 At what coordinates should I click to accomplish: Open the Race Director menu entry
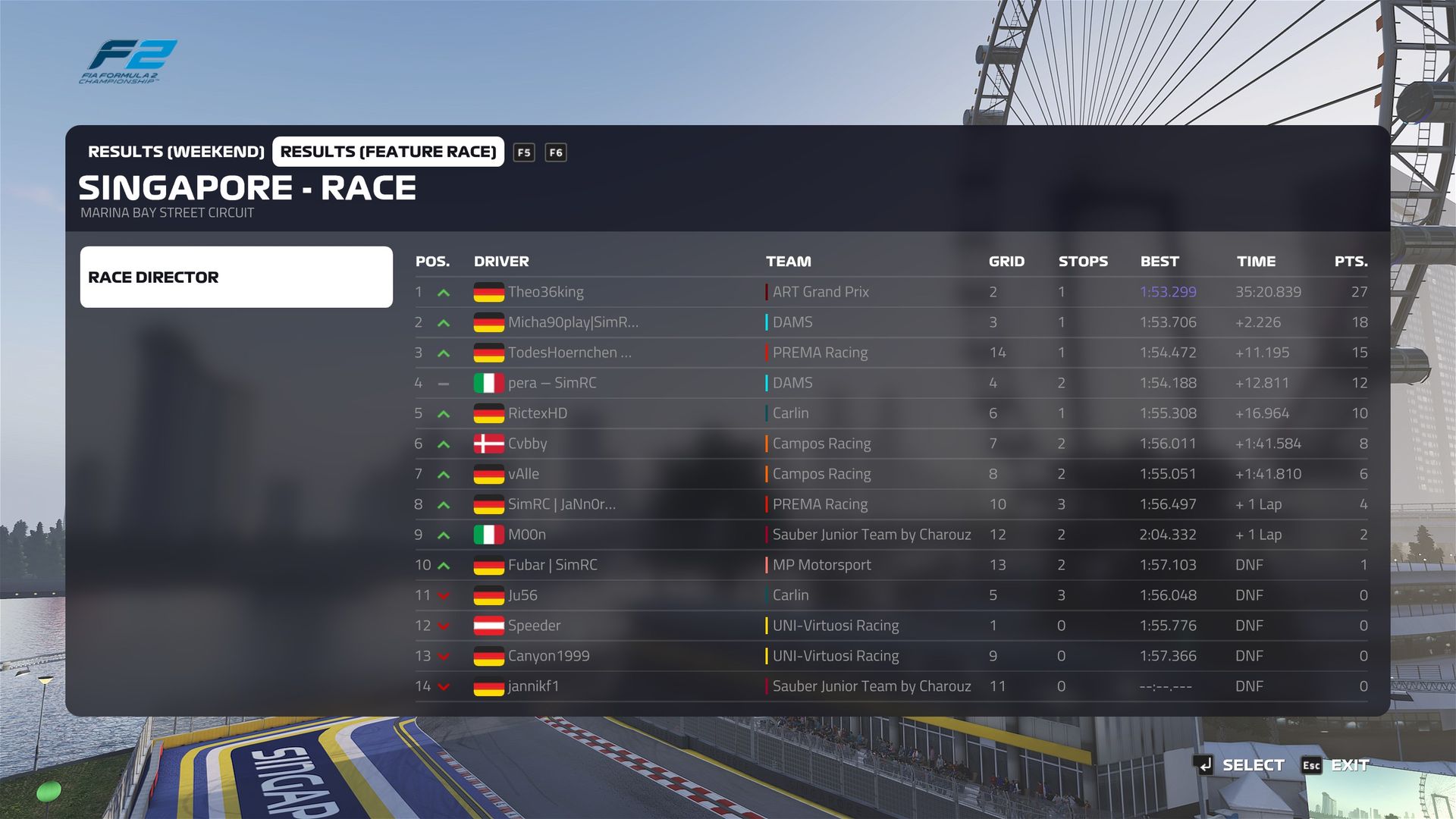(236, 277)
